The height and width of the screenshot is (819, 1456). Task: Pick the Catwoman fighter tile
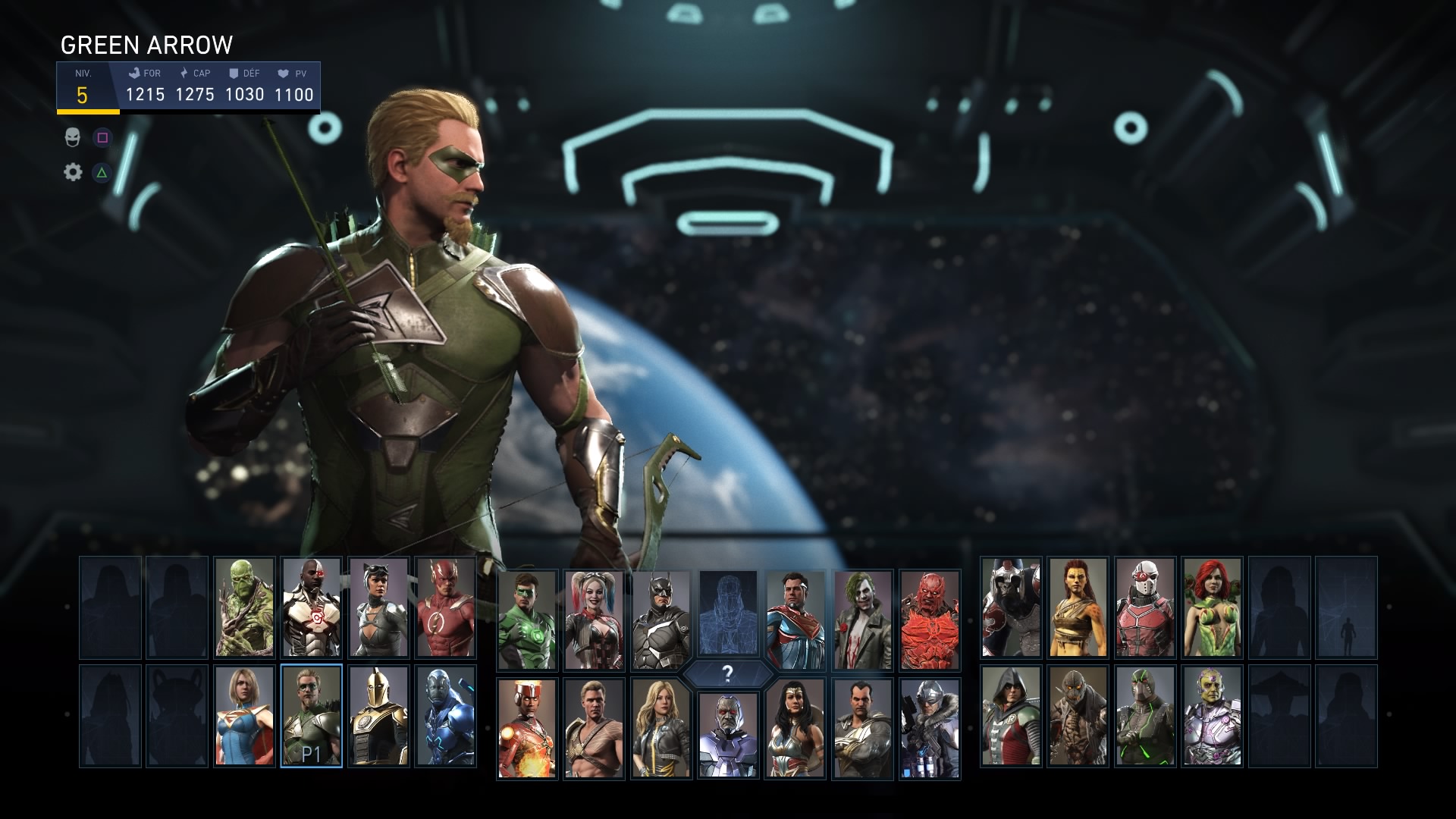point(378,607)
